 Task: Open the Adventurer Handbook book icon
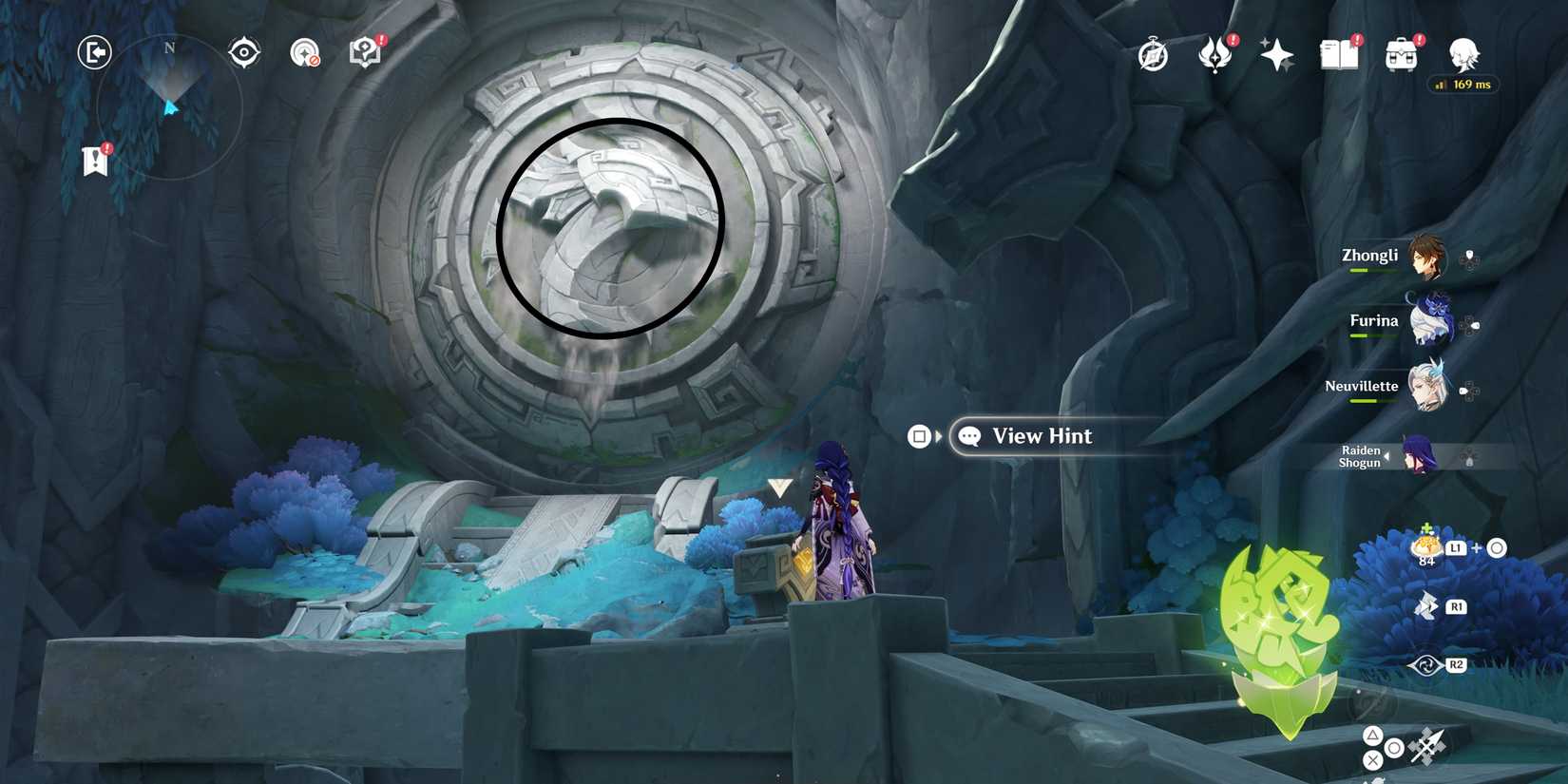tap(1339, 55)
